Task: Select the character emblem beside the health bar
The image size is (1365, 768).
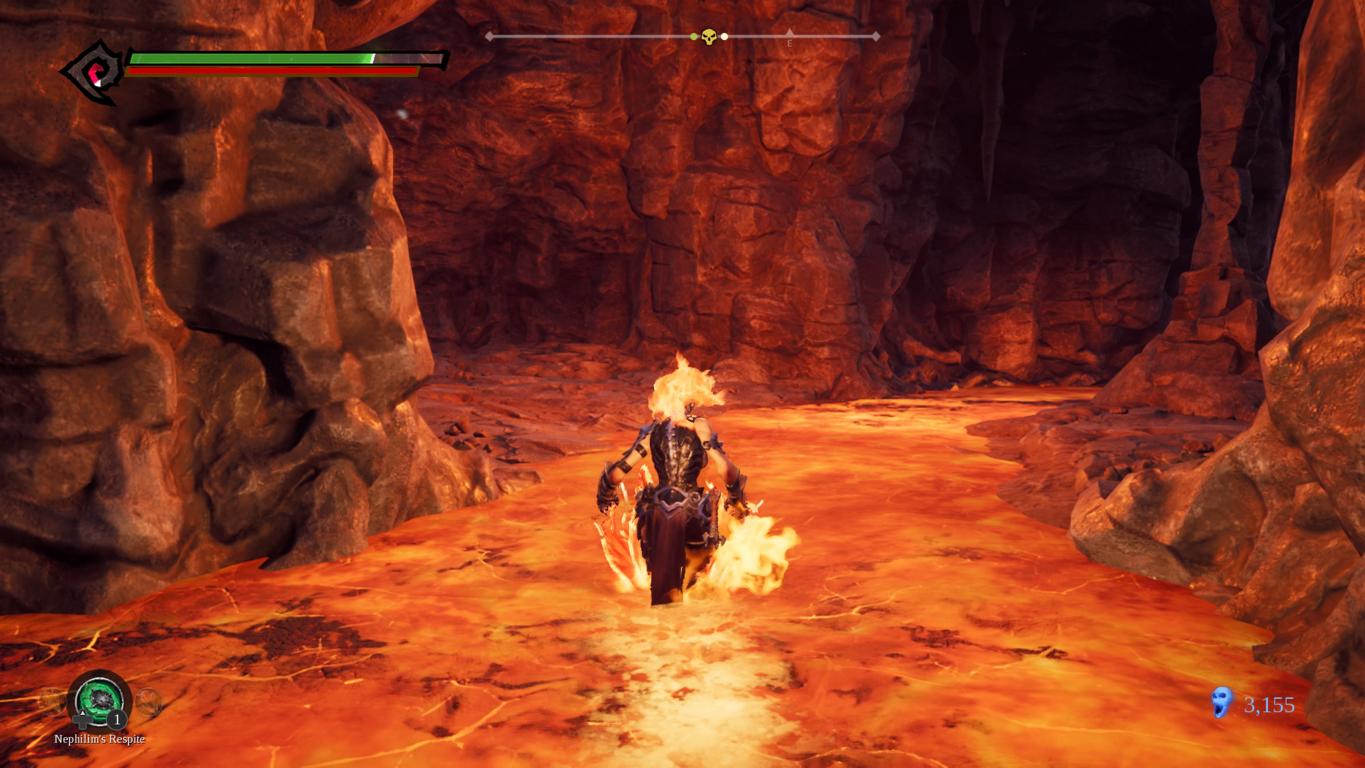Action: point(92,71)
